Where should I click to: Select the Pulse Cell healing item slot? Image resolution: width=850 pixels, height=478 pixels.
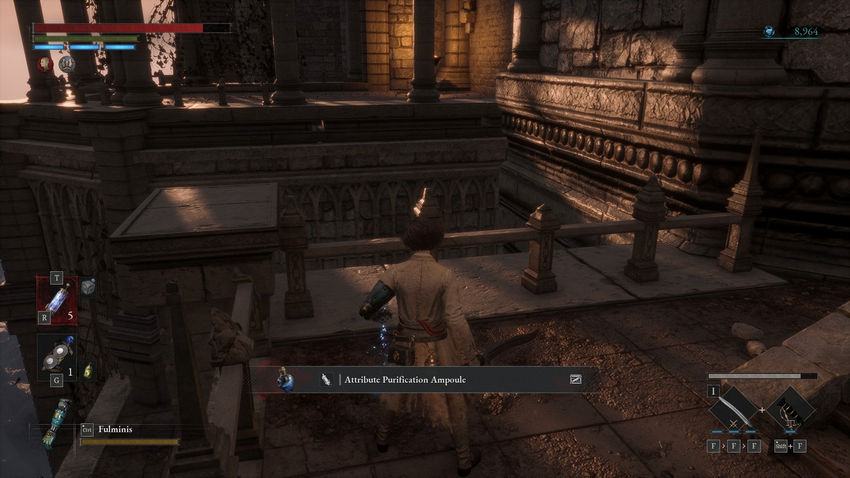(x=56, y=296)
